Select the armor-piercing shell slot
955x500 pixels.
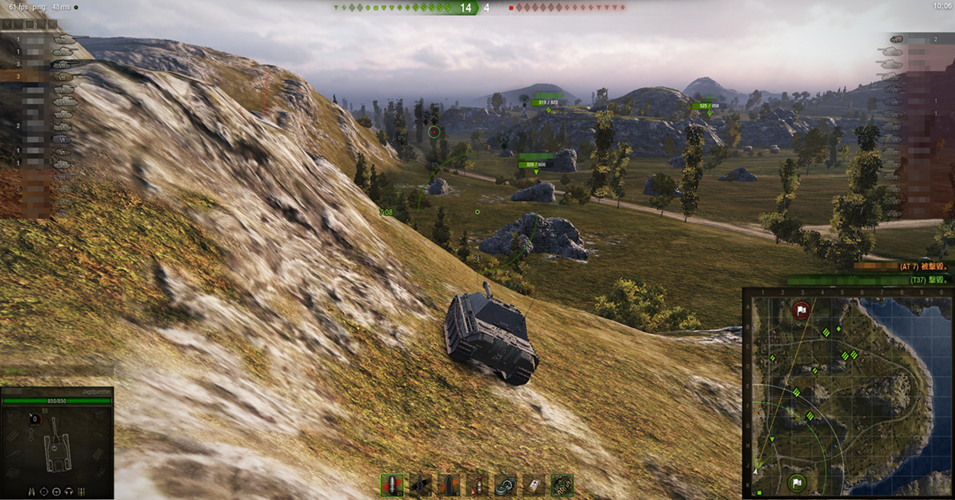pyautogui.click(x=391, y=485)
